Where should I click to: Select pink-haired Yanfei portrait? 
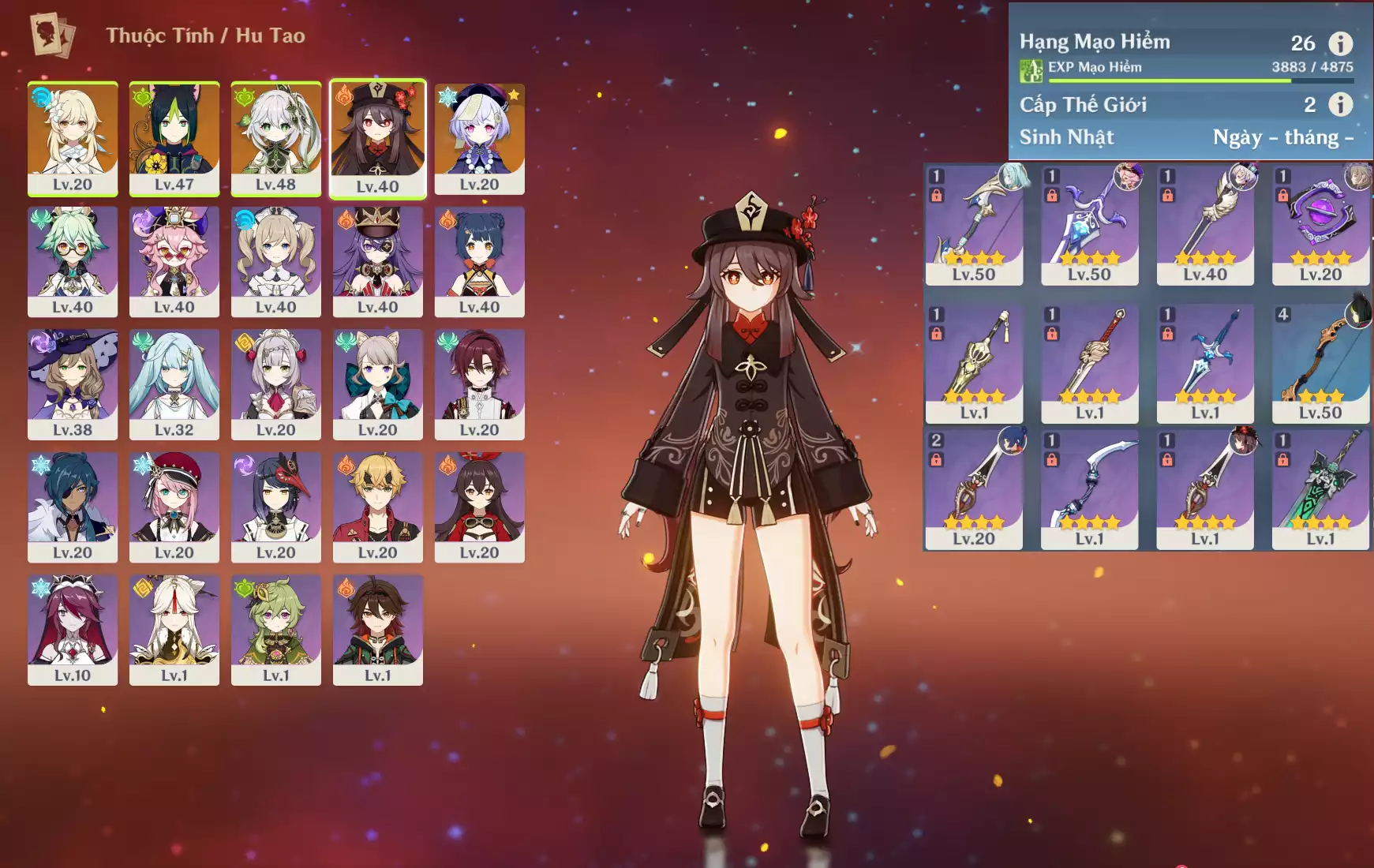(174, 261)
